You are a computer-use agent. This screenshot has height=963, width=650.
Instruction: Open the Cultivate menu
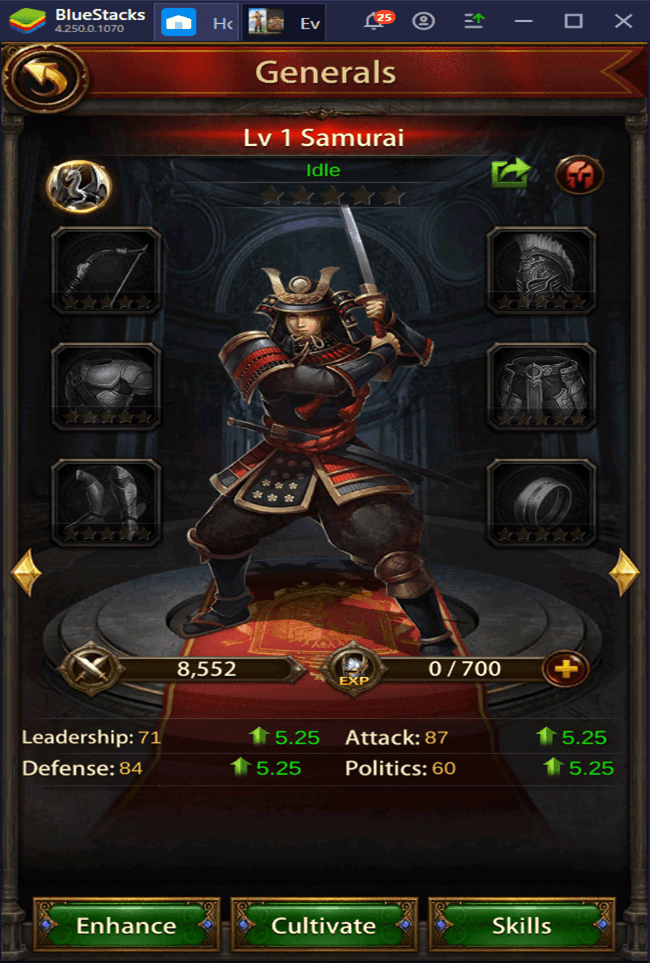click(x=324, y=925)
